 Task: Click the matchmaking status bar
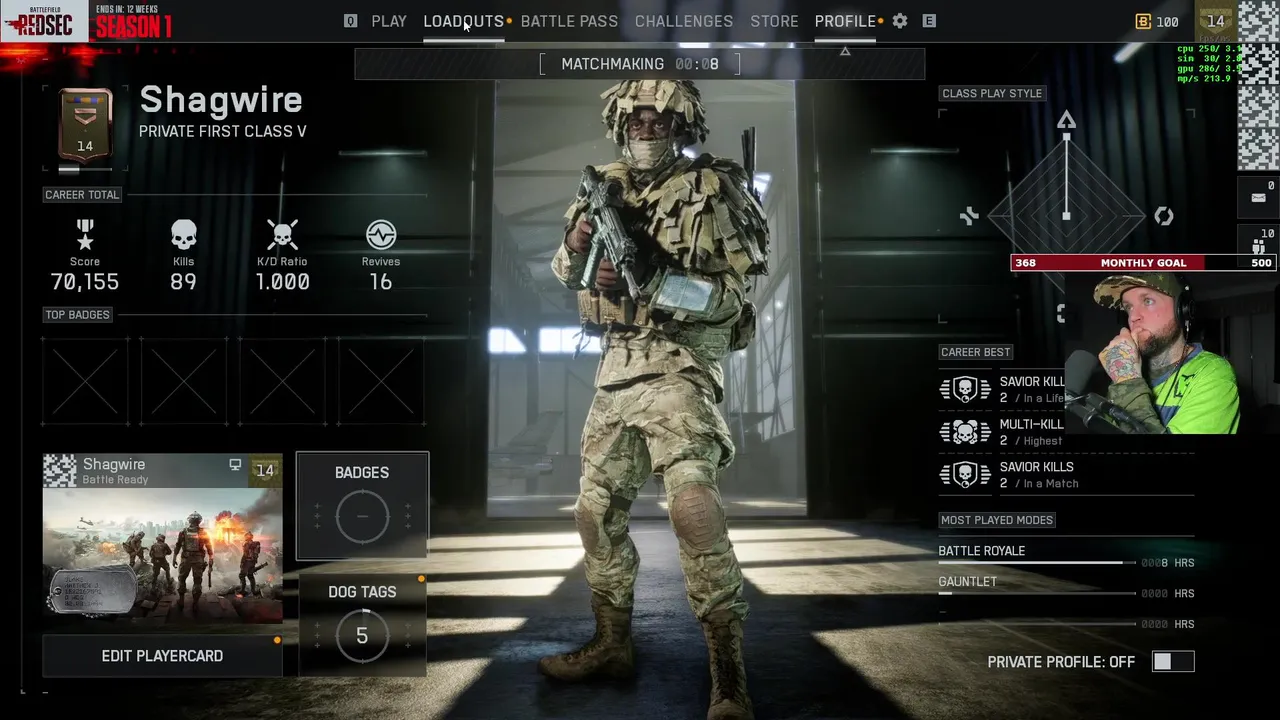[640, 64]
